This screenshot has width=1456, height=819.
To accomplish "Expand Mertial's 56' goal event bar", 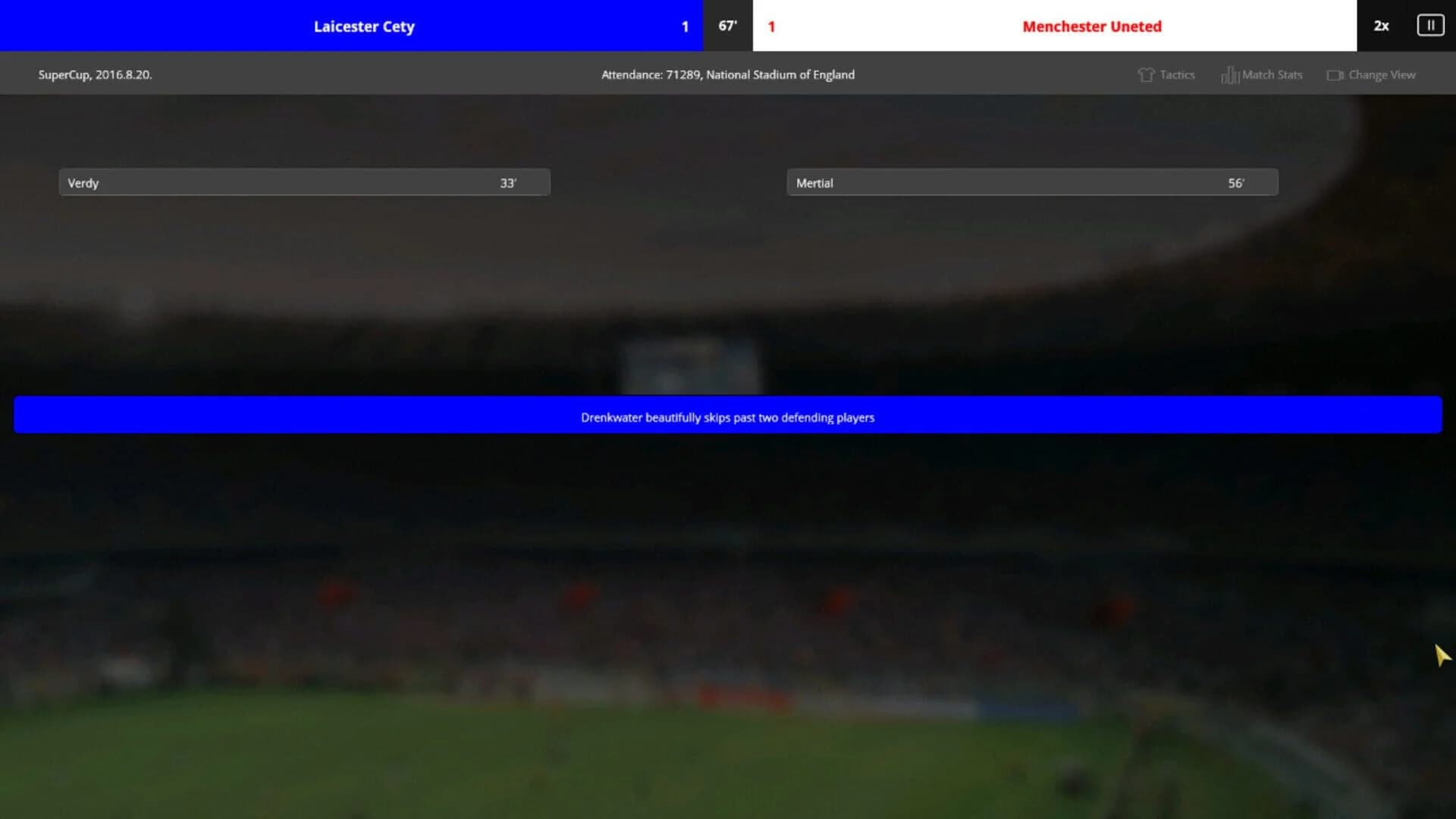I will click(x=1031, y=182).
